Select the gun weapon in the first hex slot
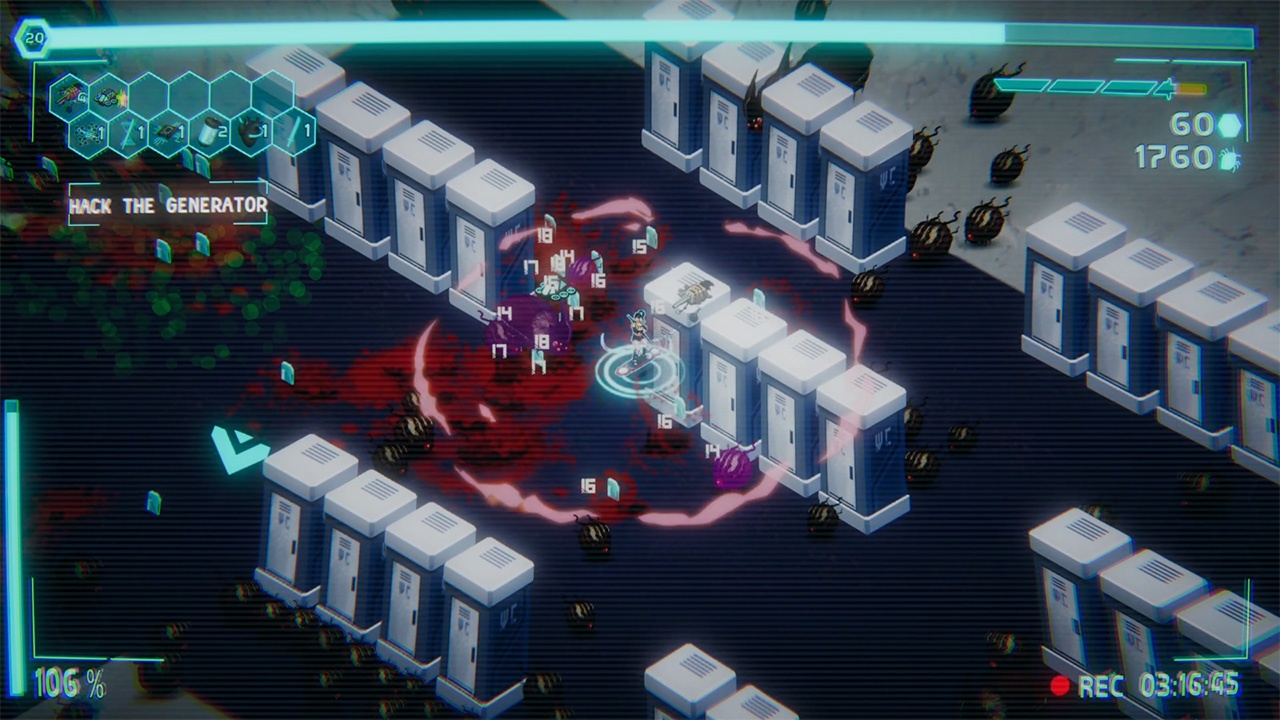The height and width of the screenshot is (720, 1280). pyautogui.click(x=67, y=95)
